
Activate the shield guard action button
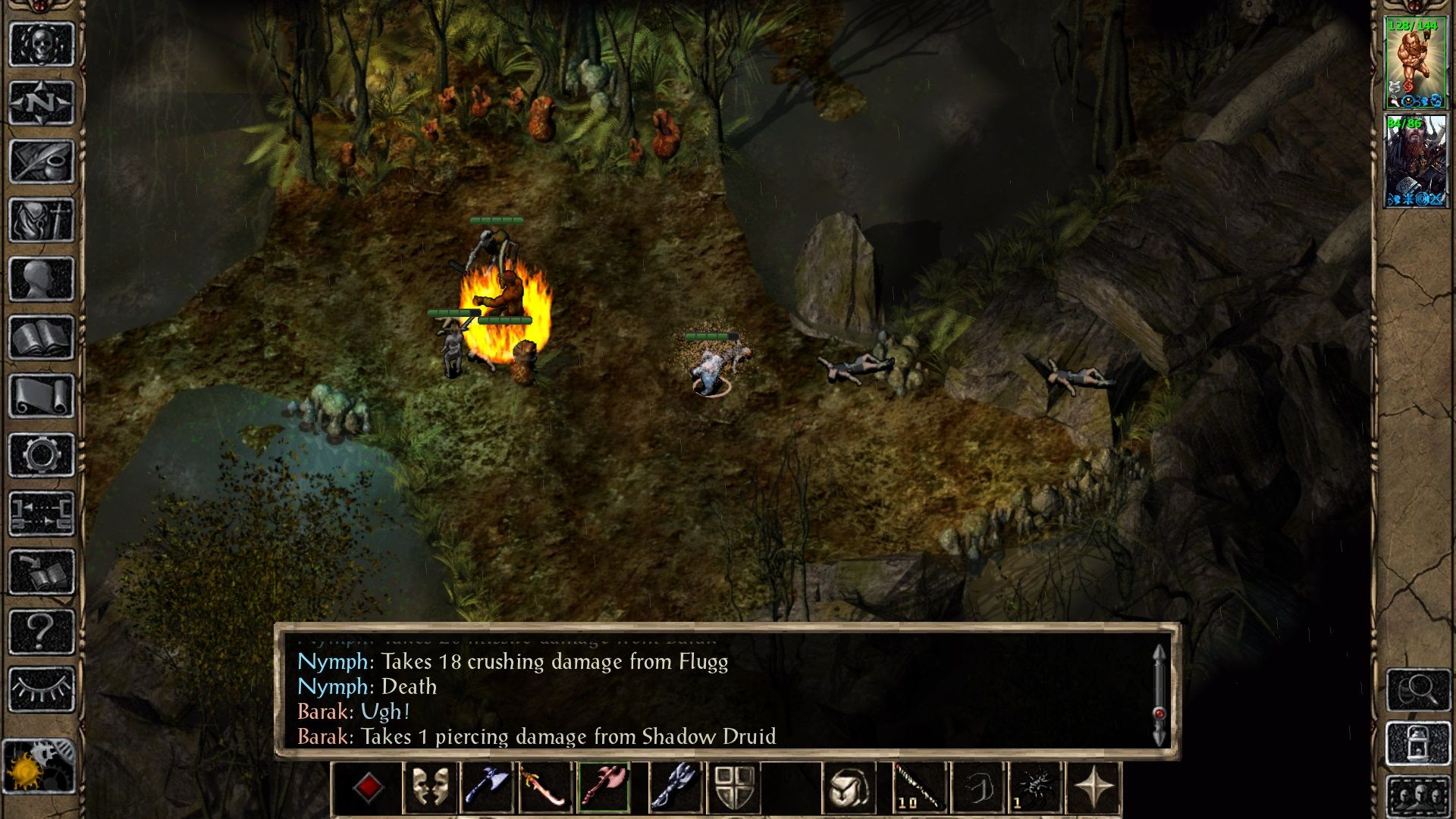pos(734,787)
